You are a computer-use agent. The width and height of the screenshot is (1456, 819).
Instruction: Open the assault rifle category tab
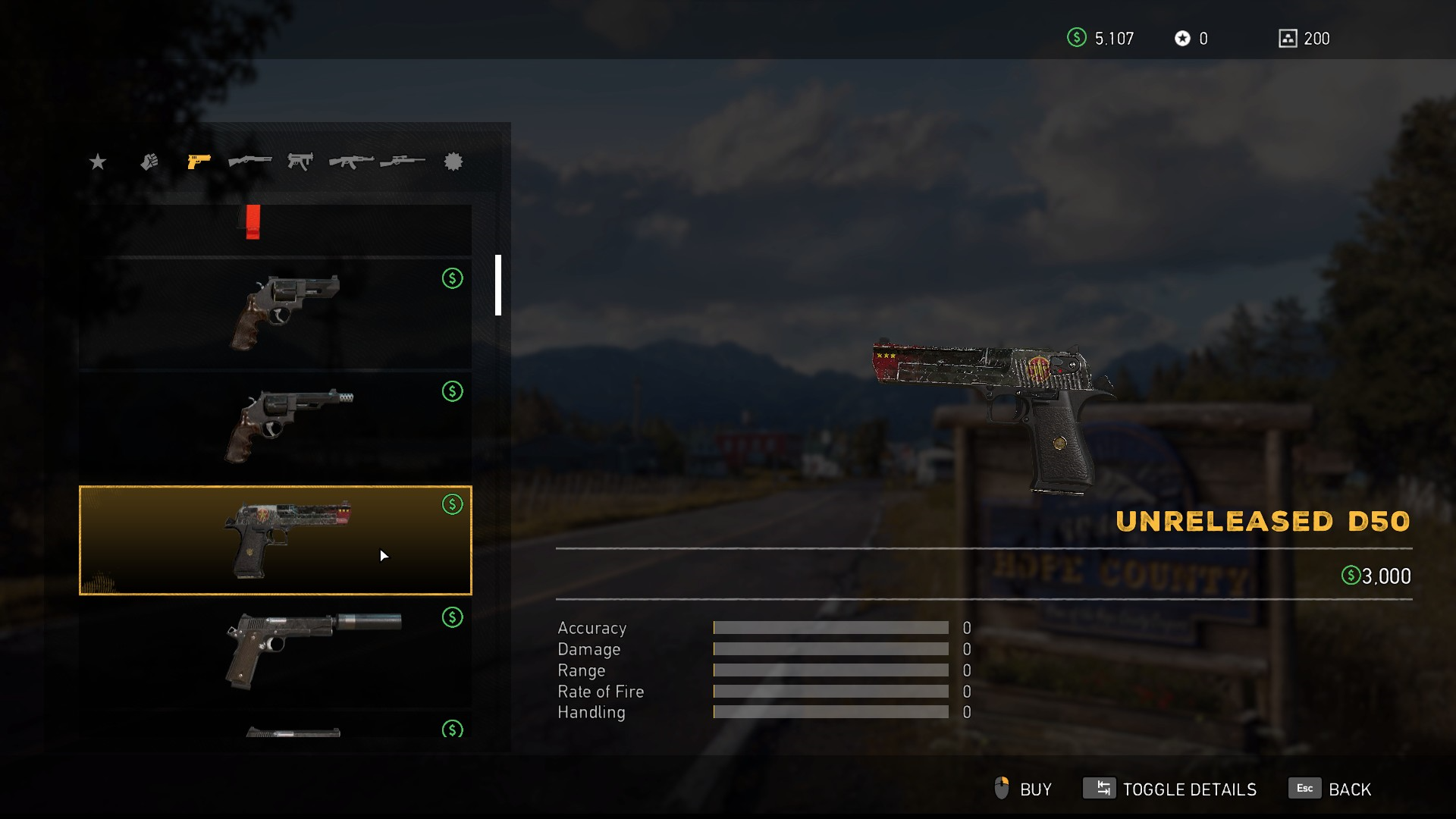351,162
